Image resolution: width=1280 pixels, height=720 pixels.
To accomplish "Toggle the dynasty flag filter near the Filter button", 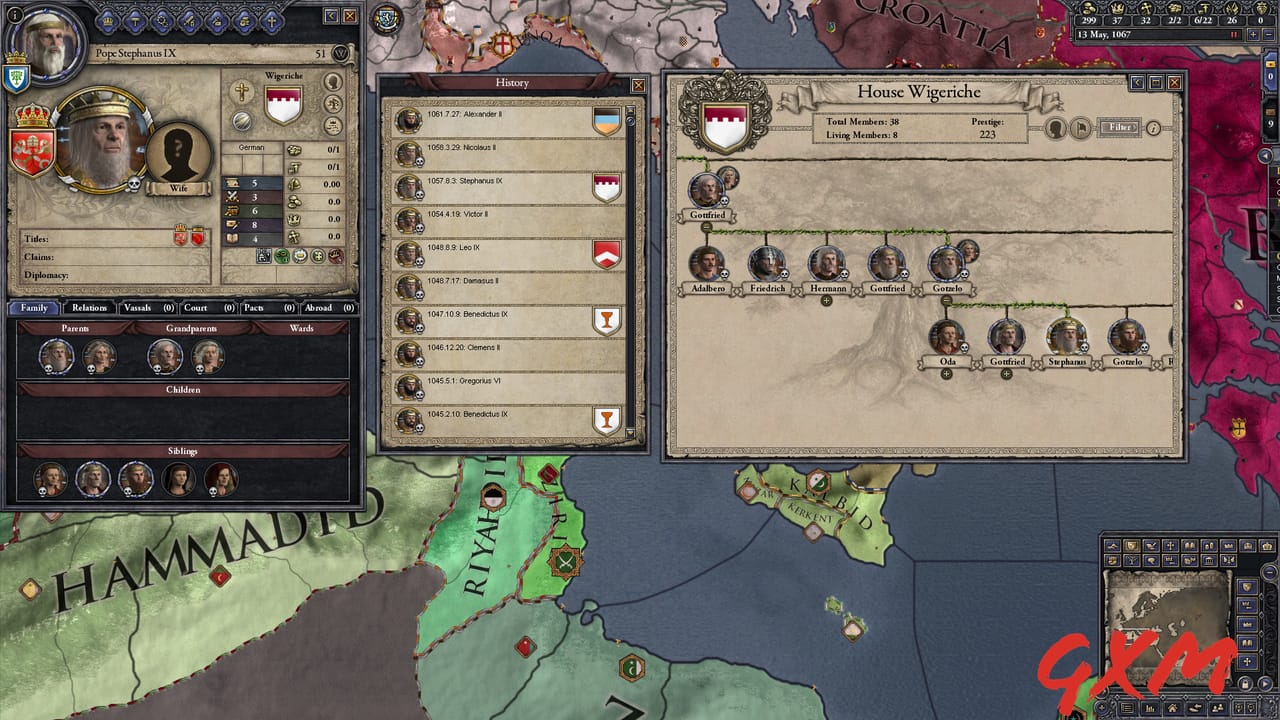I will click(1081, 127).
